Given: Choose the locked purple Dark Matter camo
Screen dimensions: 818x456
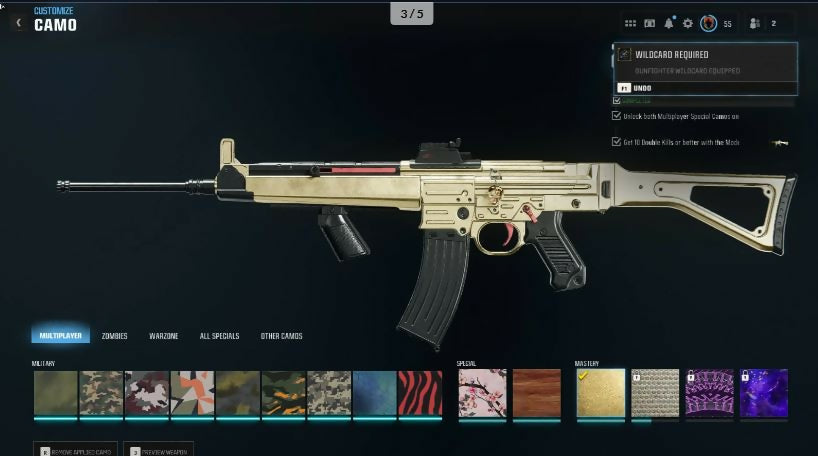Looking at the screenshot, I should (763, 393).
